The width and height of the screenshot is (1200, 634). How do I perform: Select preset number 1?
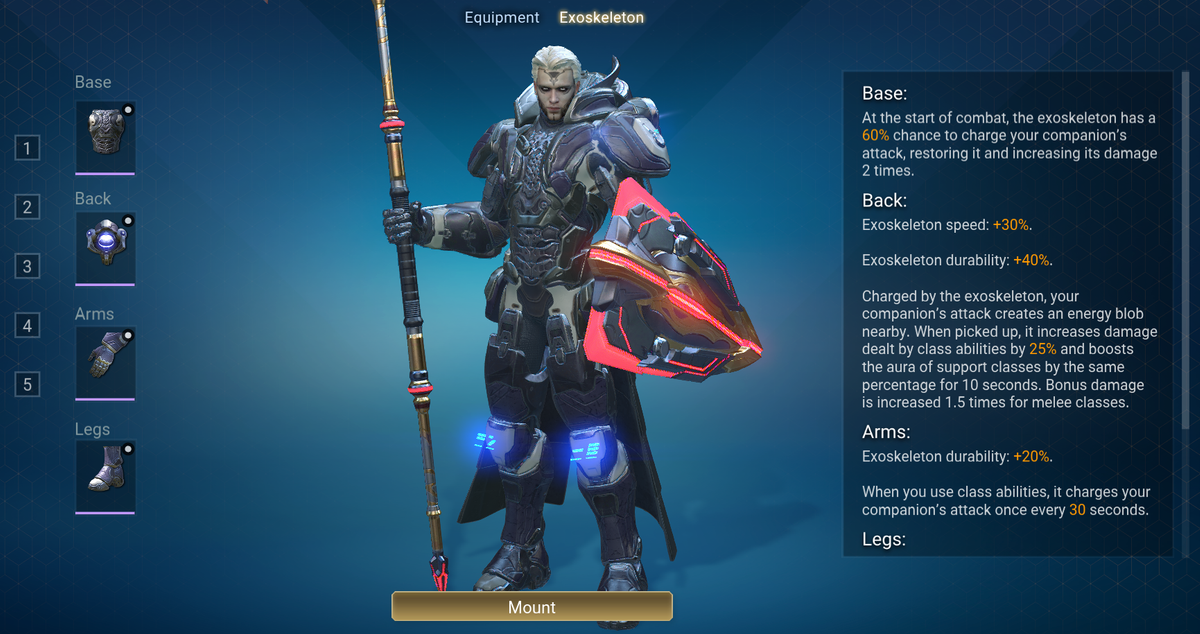click(x=27, y=149)
